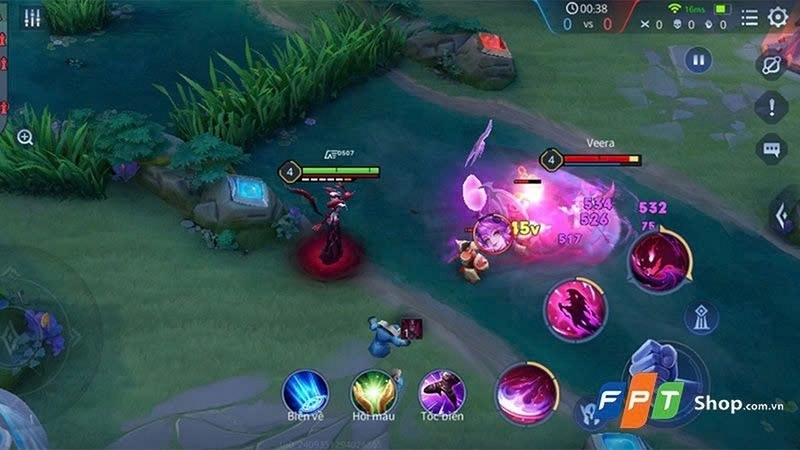This screenshot has height=450, width=800.
Task: Pause the match with the pause button
Action: 697,60
